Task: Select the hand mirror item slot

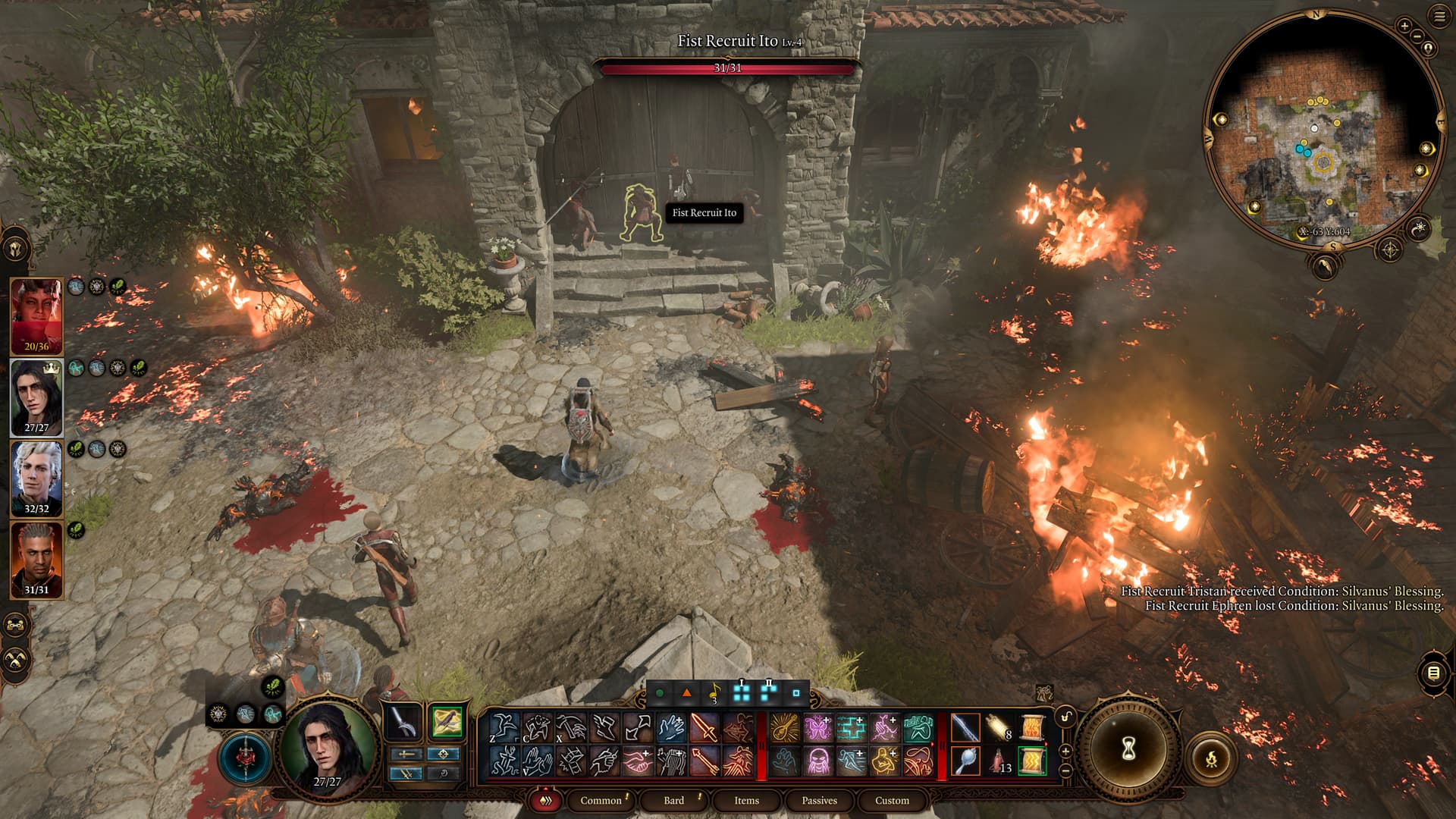Action: click(x=965, y=761)
